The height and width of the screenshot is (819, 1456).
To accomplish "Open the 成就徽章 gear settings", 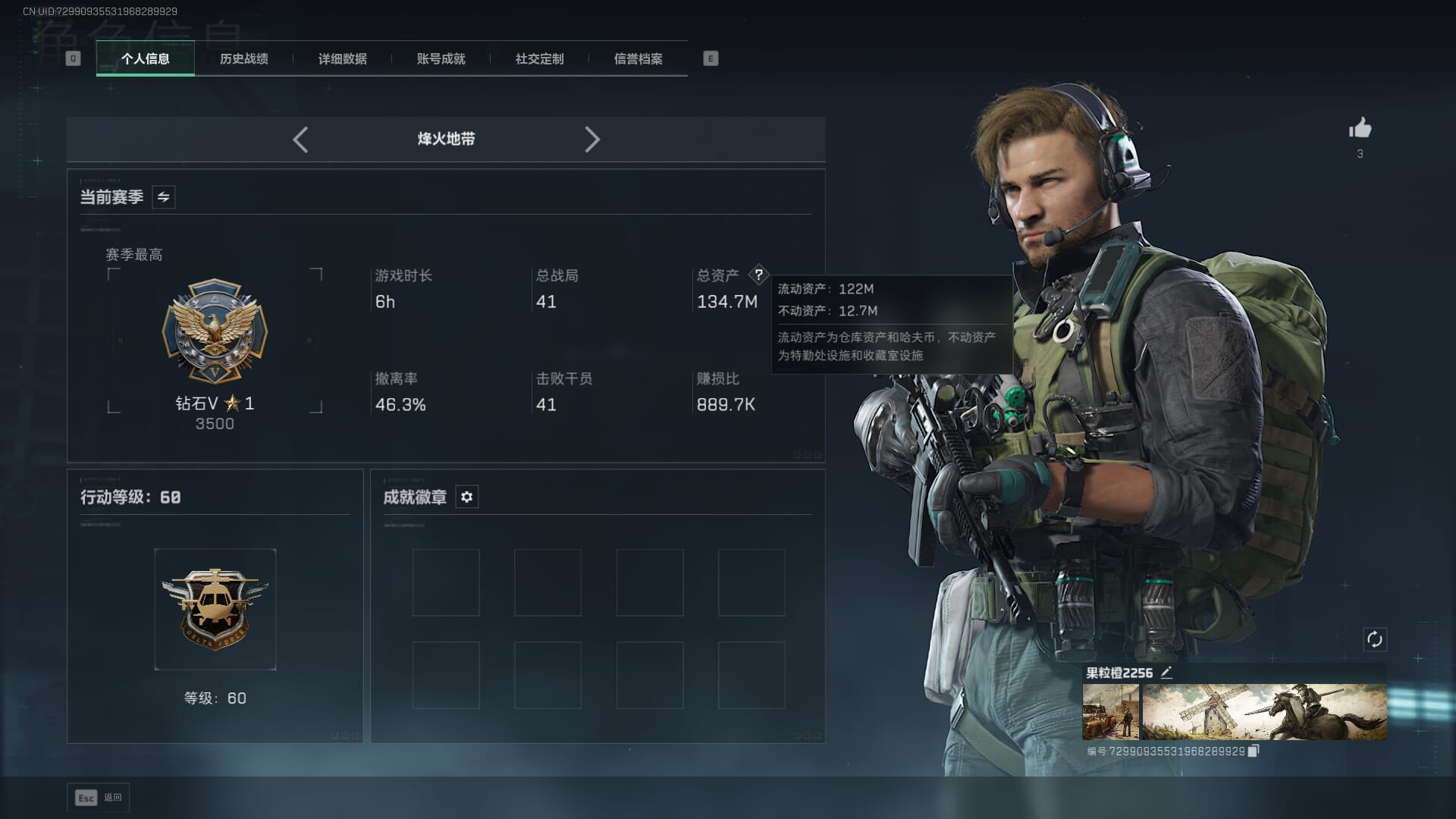I will (x=467, y=497).
